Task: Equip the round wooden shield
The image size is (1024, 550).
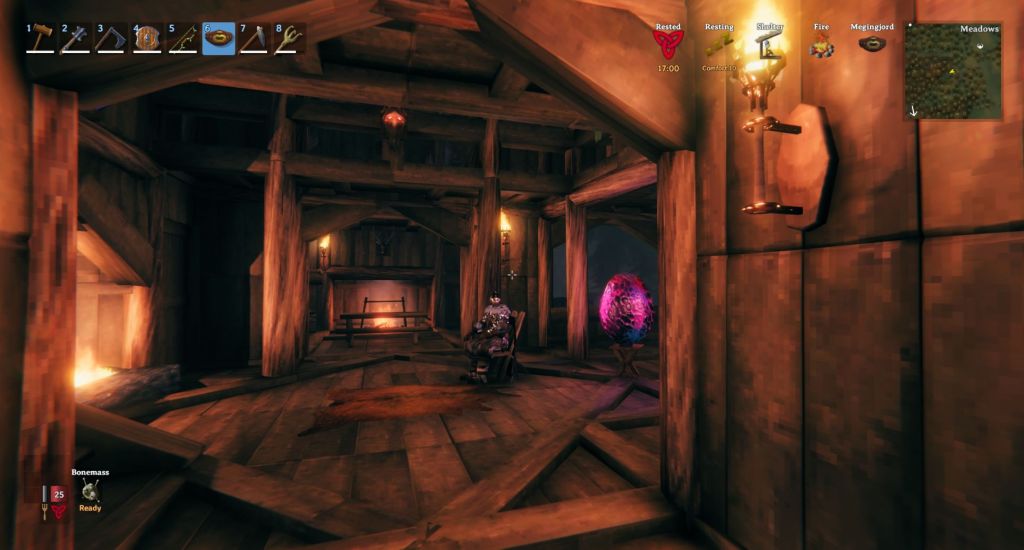Action: (148, 39)
